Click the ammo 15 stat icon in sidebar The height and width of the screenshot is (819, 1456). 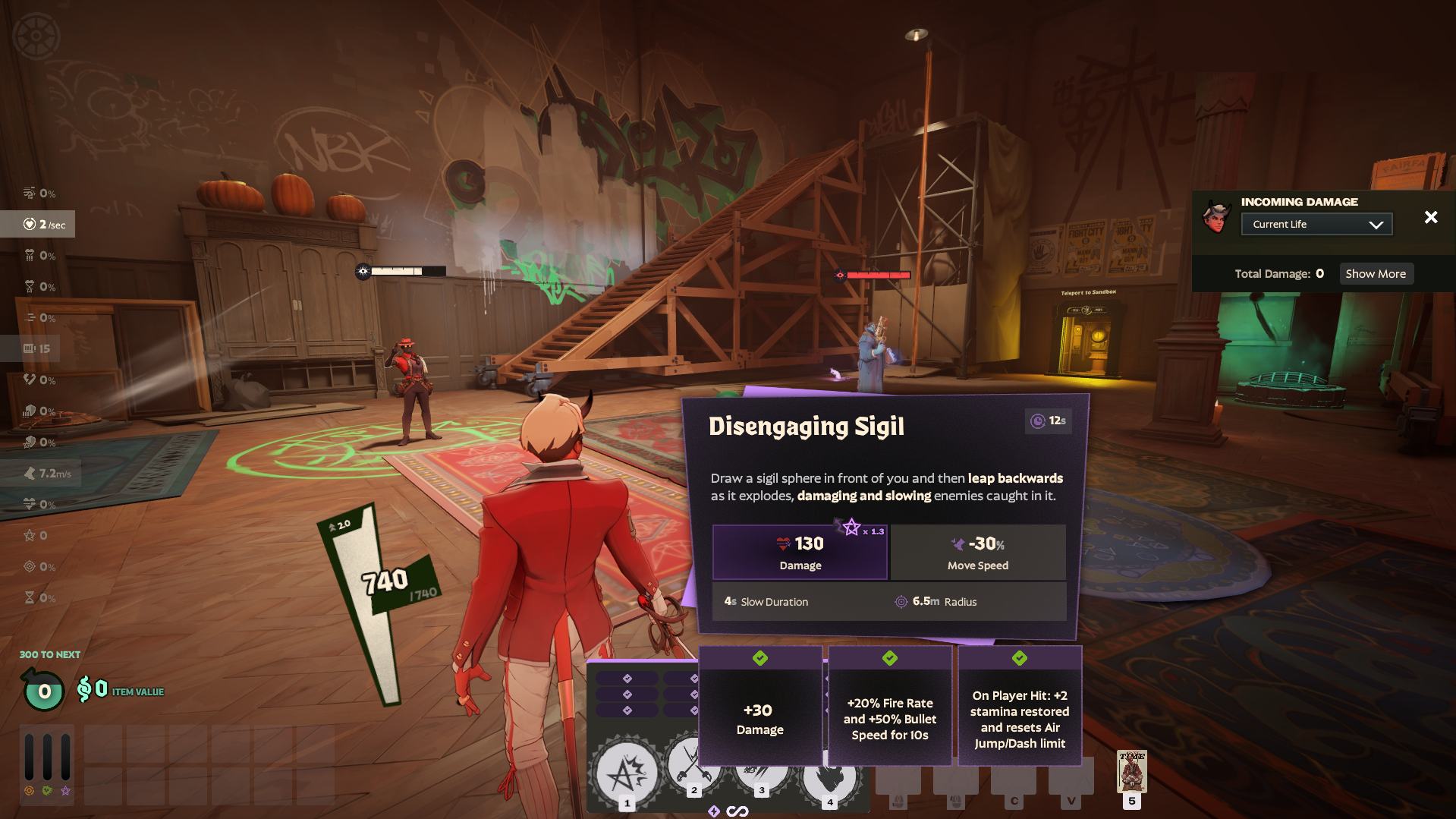(28, 348)
